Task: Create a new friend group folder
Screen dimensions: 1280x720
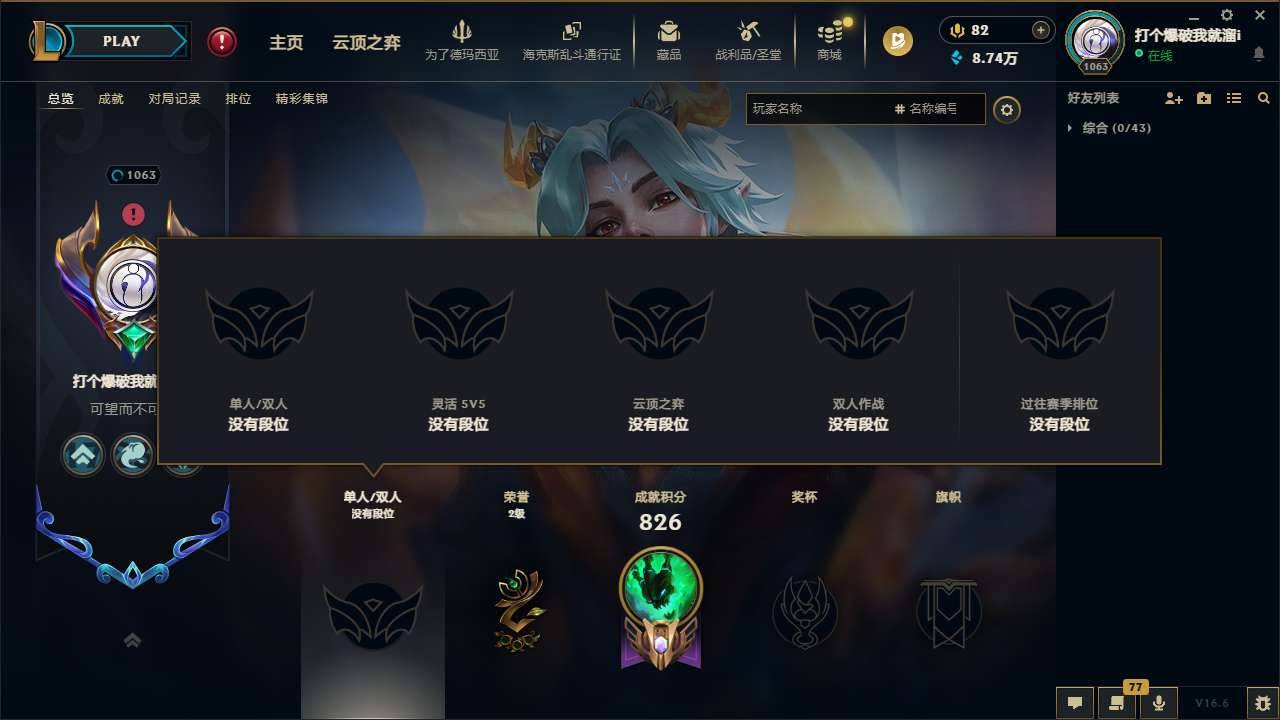Action: 1202,98
